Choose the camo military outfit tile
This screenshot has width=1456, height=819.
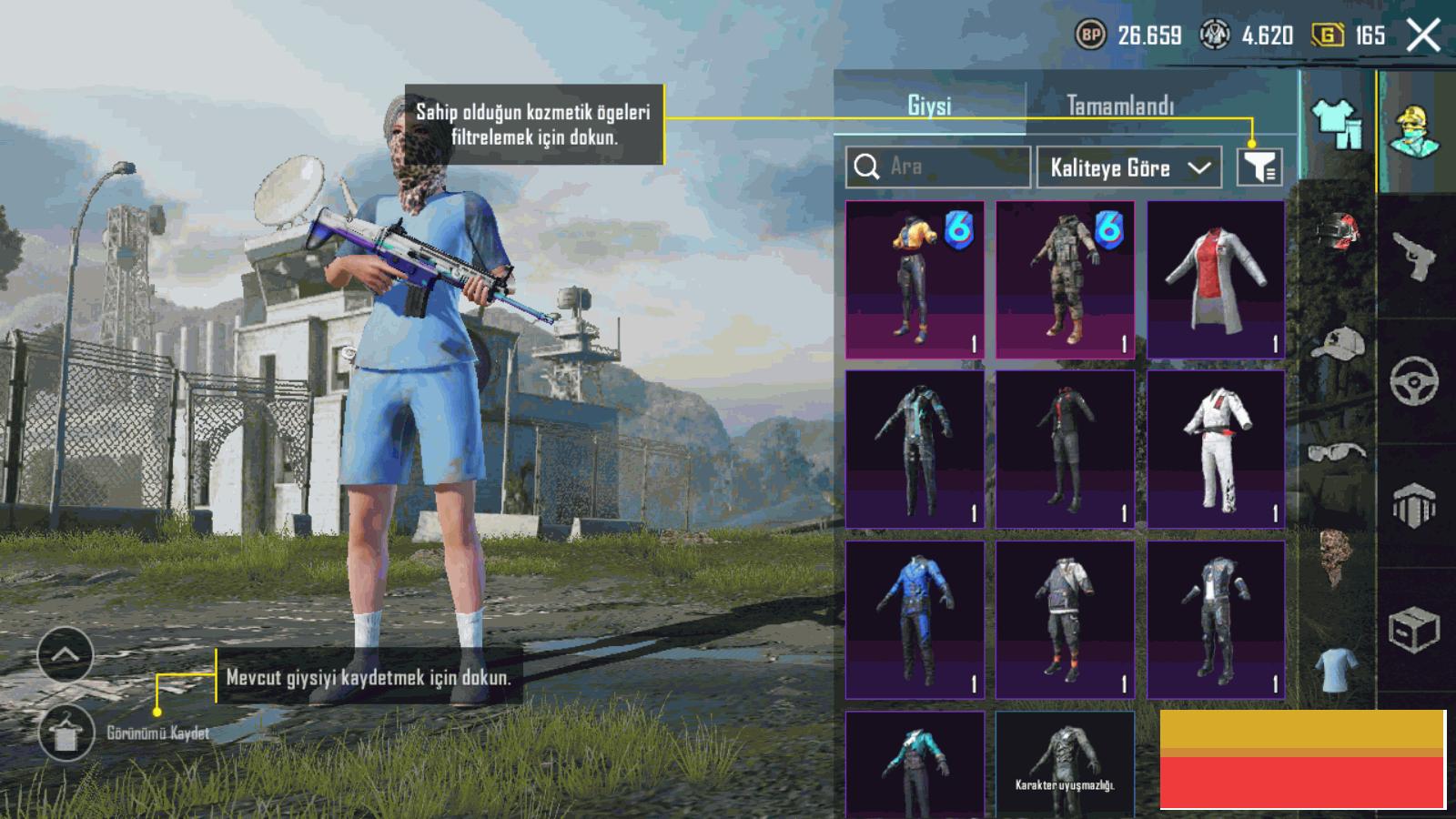[x=1065, y=279]
